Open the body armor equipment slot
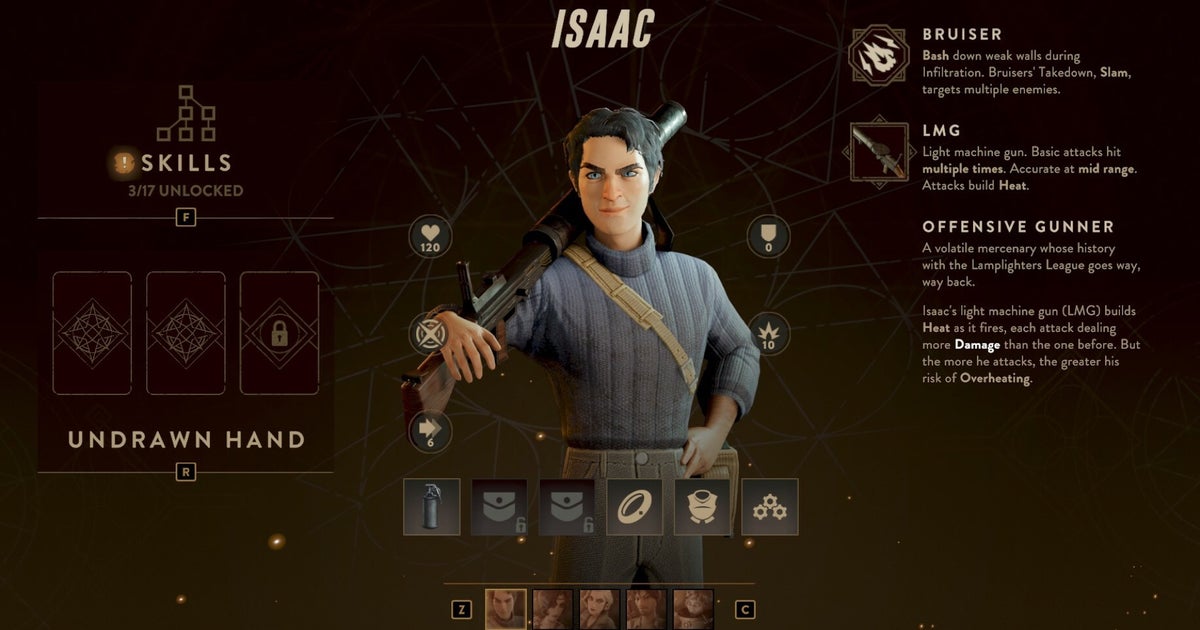This screenshot has height=630, width=1200. [x=702, y=507]
